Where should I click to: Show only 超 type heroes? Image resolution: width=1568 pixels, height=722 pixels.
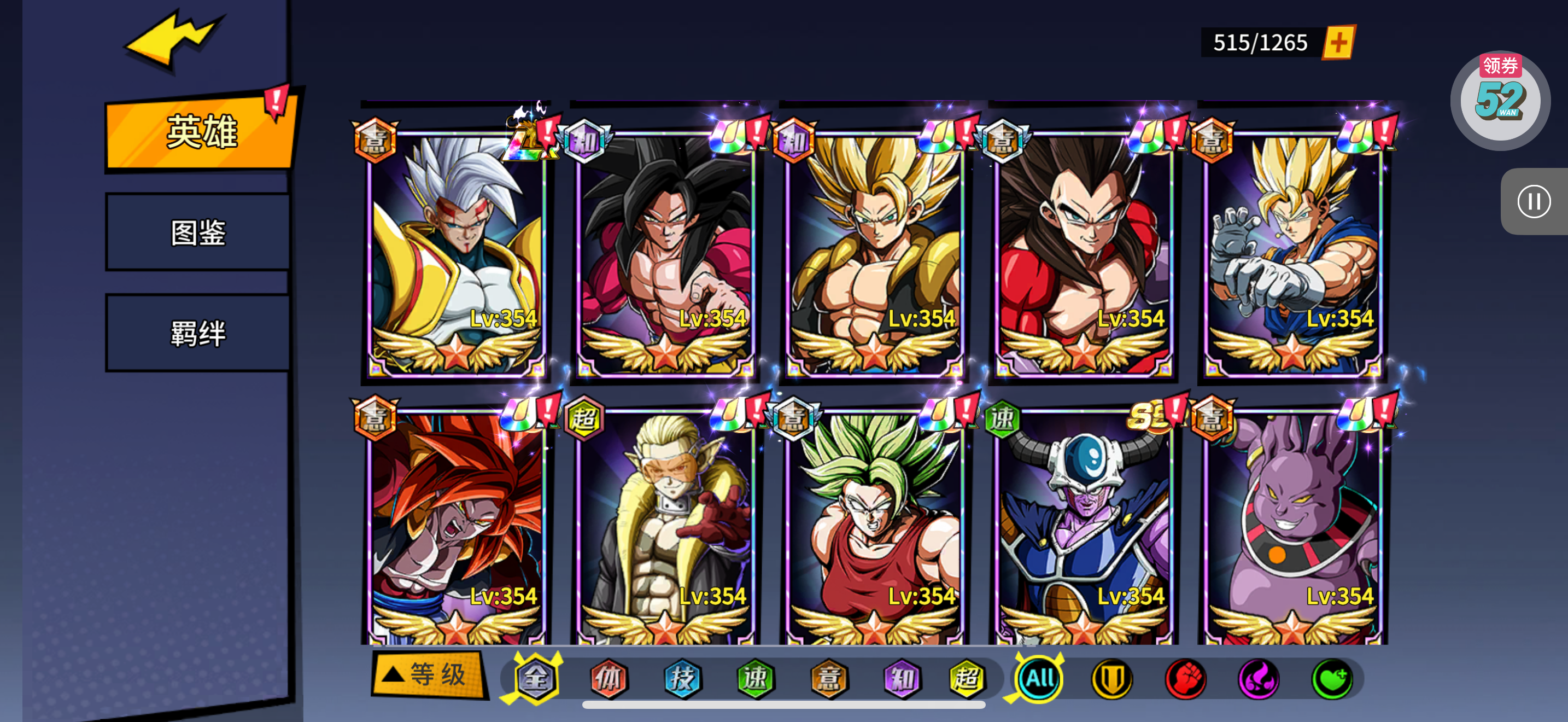pos(967,678)
